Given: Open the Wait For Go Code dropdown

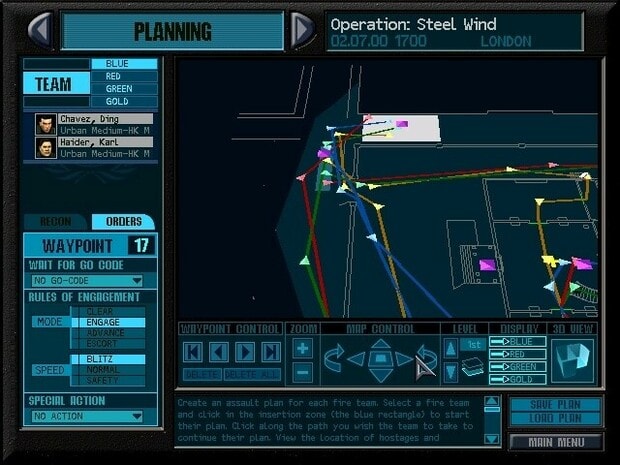Looking at the screenshot, I should coord(88,281).
